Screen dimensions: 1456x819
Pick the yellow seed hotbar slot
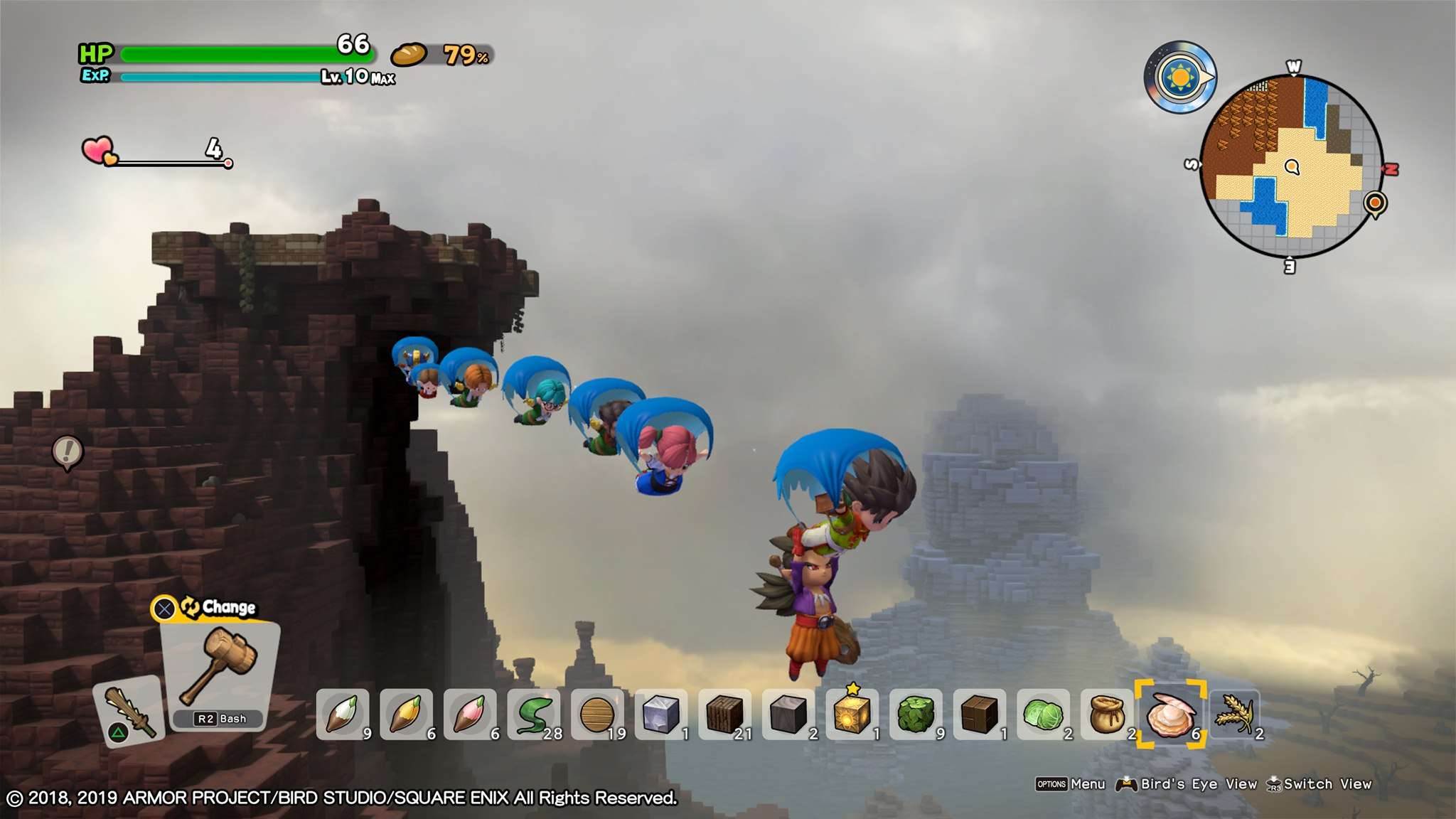(407, 714)
